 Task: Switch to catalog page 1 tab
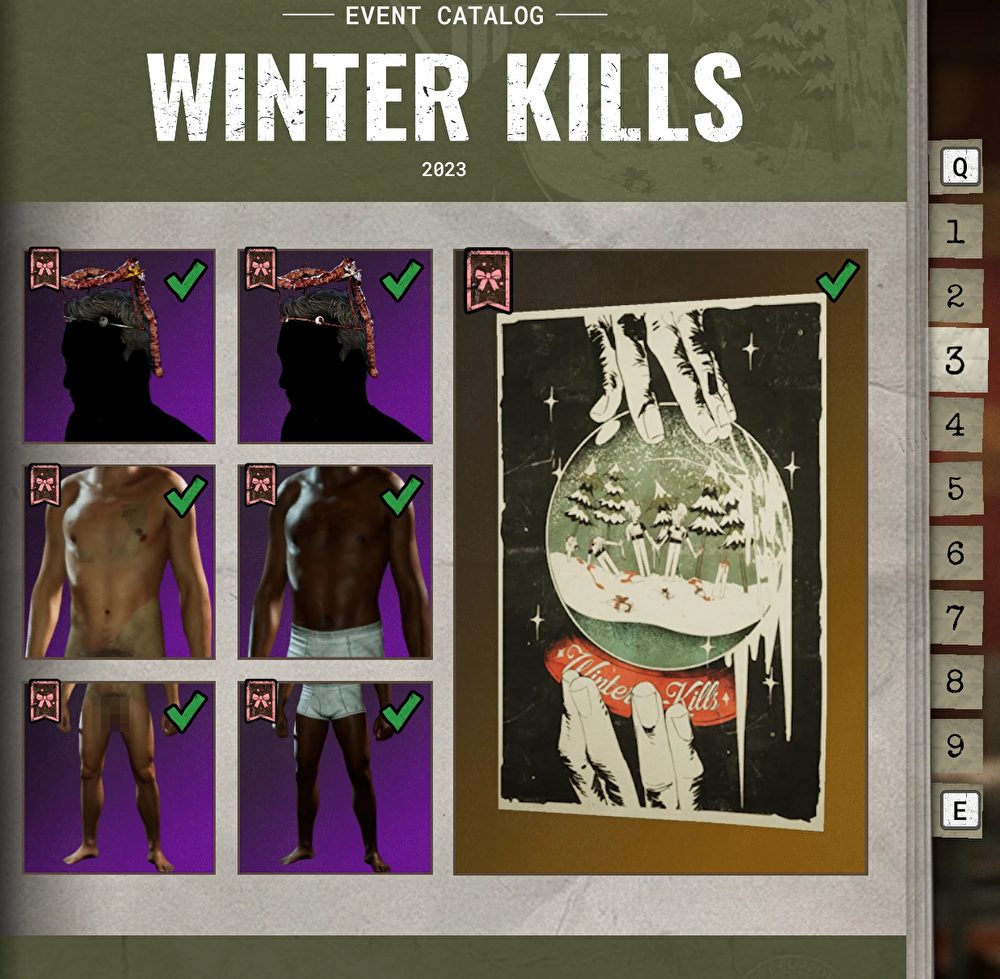(955, 232)
